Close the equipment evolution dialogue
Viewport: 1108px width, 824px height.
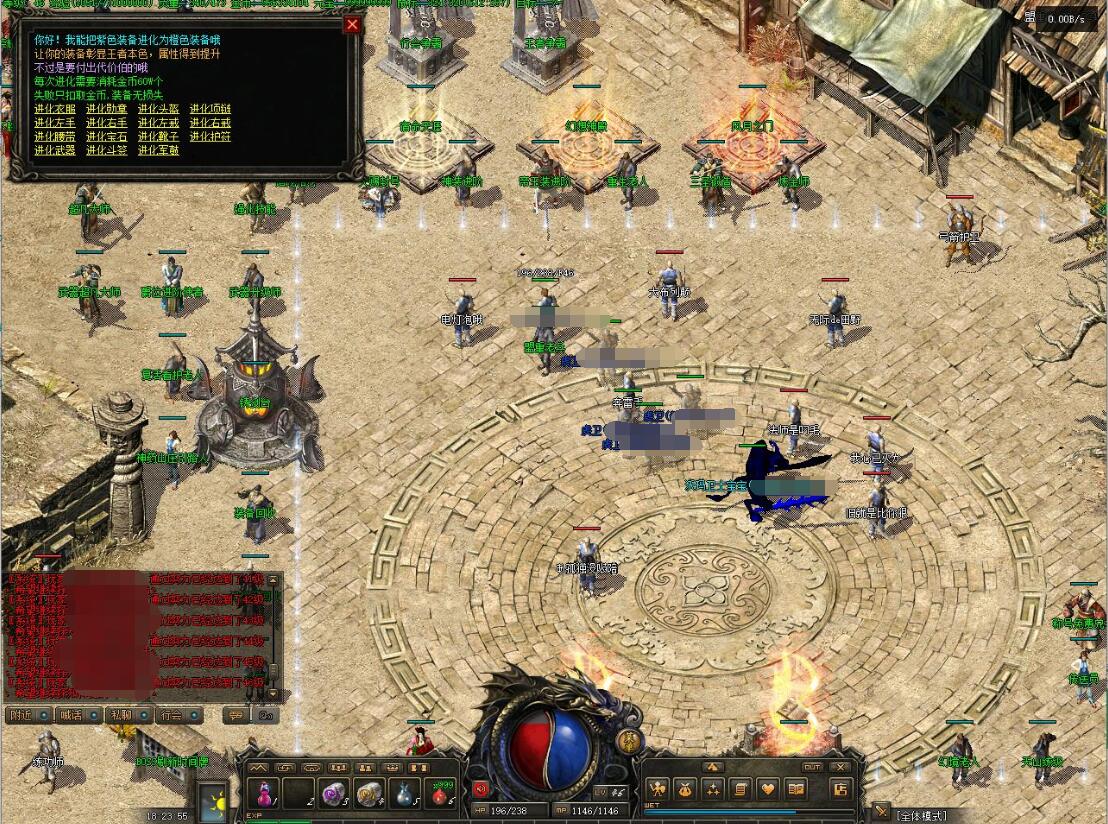[x=352, y=25]
